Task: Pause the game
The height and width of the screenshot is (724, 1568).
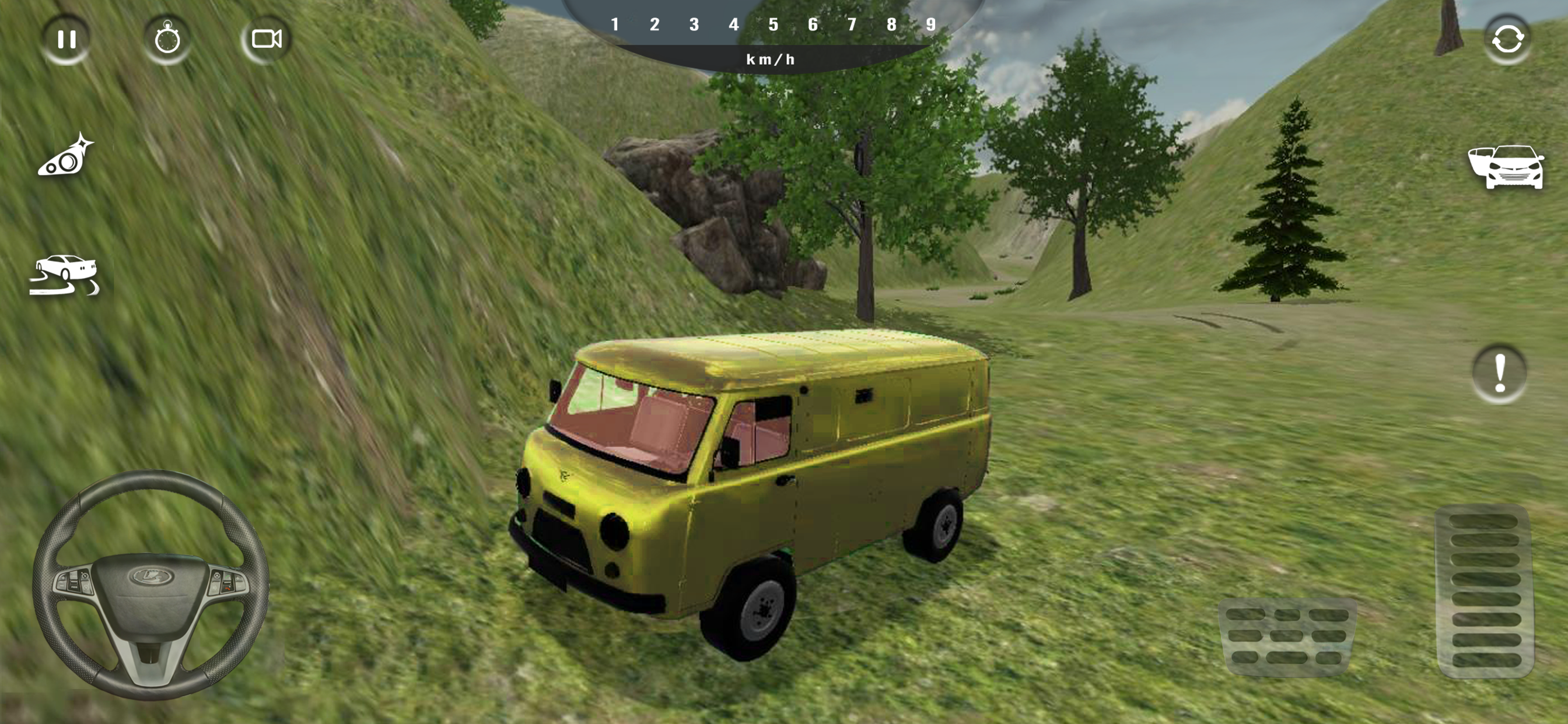Action: [66, 40]
